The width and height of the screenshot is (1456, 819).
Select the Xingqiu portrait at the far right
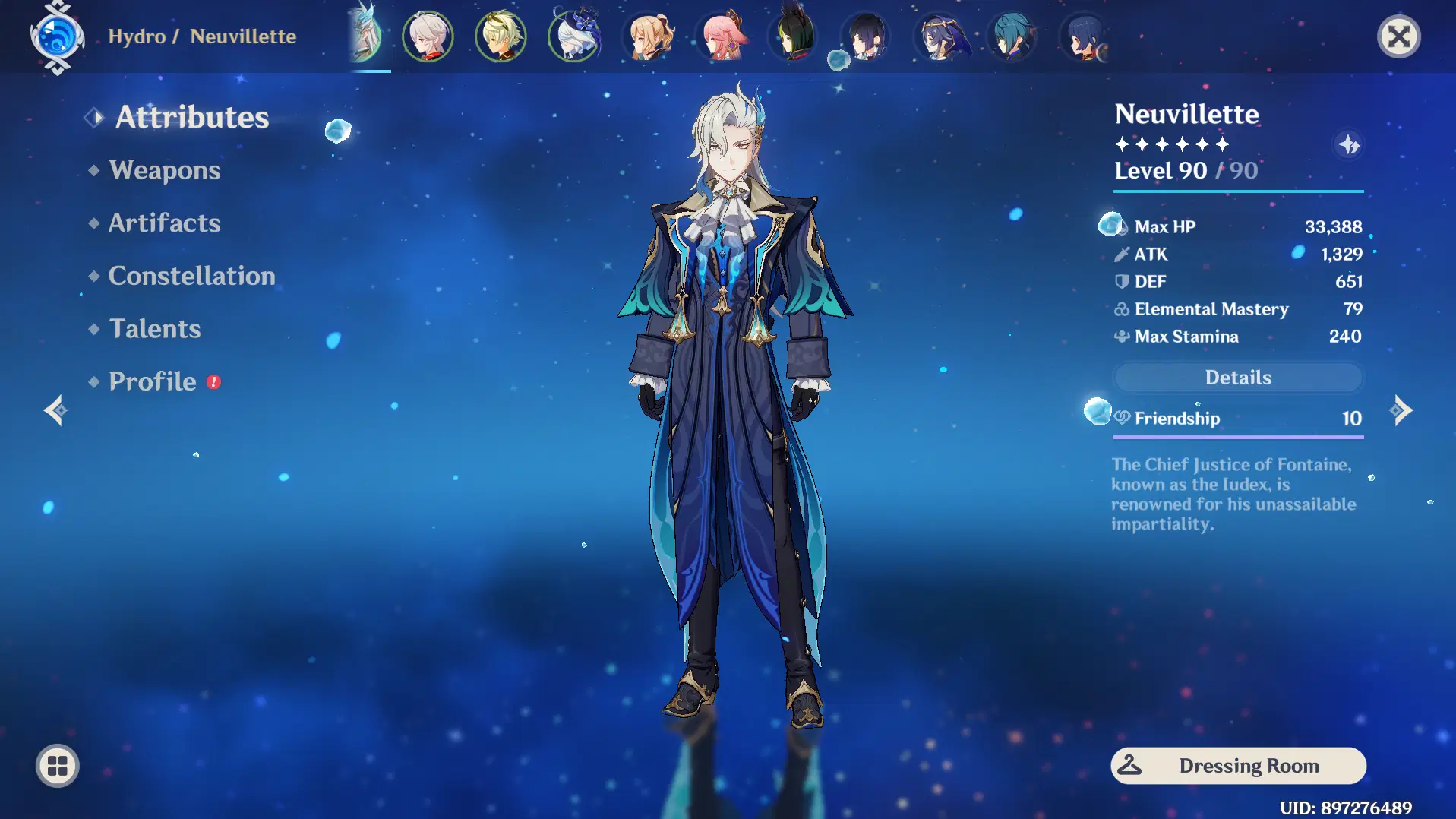point(1085,36)
